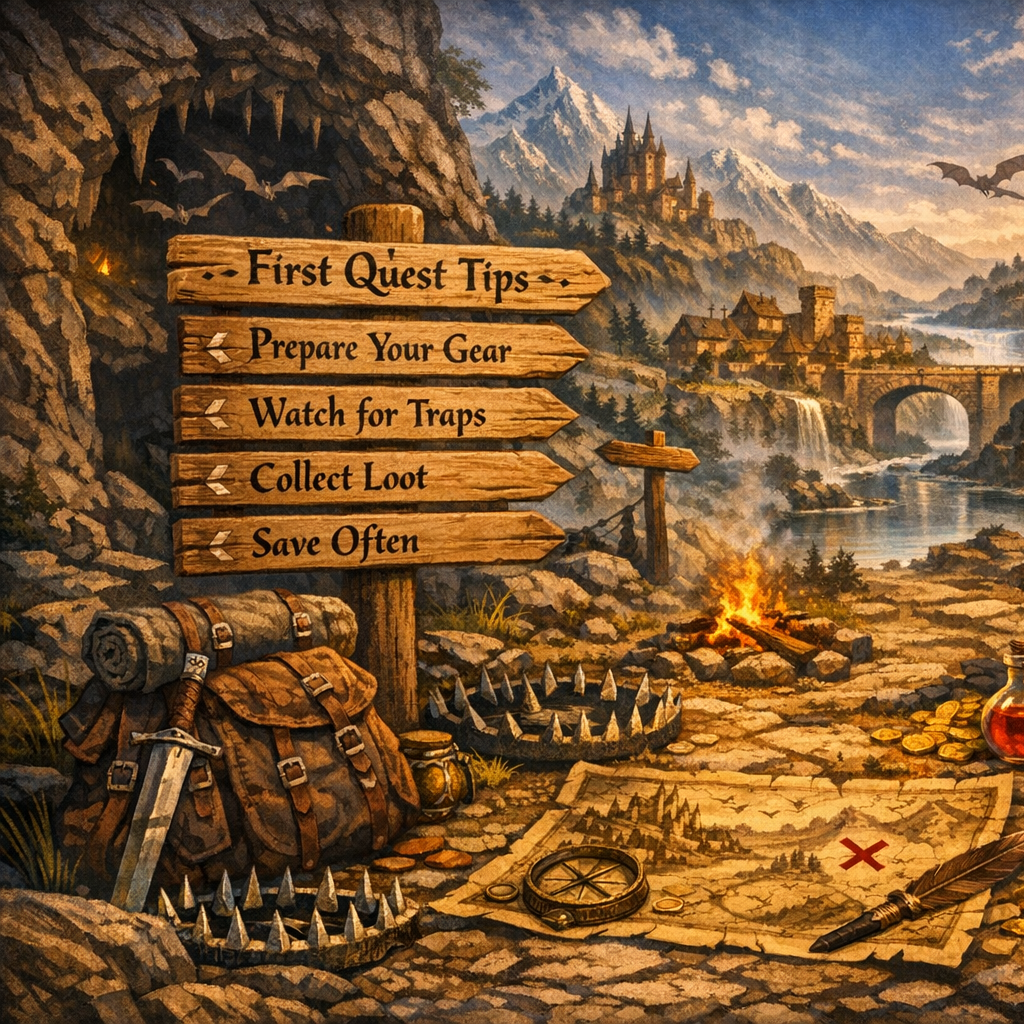Choose the Collect Loot entry
This screenshot has height=1024, width=1024.
pos(370,478)
